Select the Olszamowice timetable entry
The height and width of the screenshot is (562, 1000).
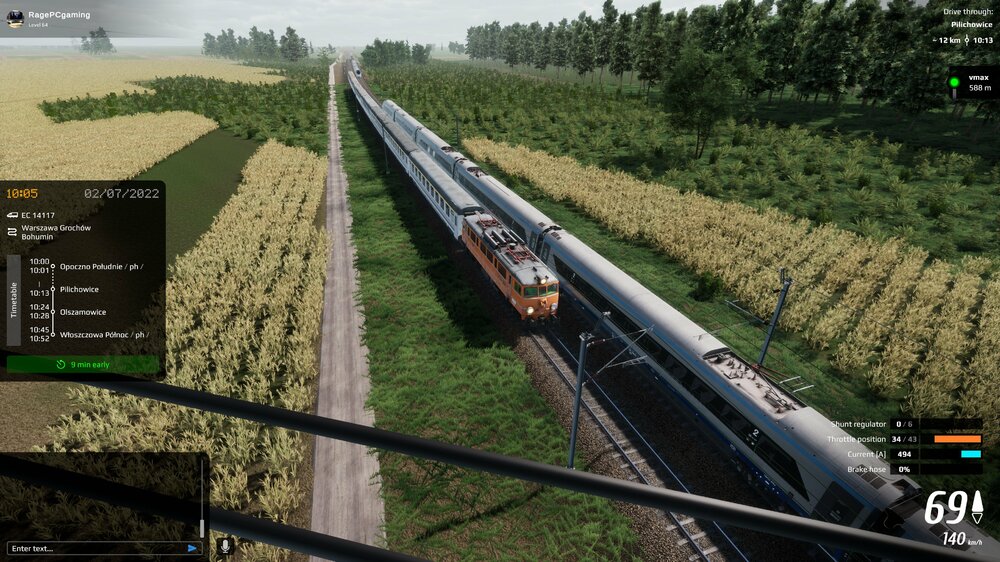83,312
